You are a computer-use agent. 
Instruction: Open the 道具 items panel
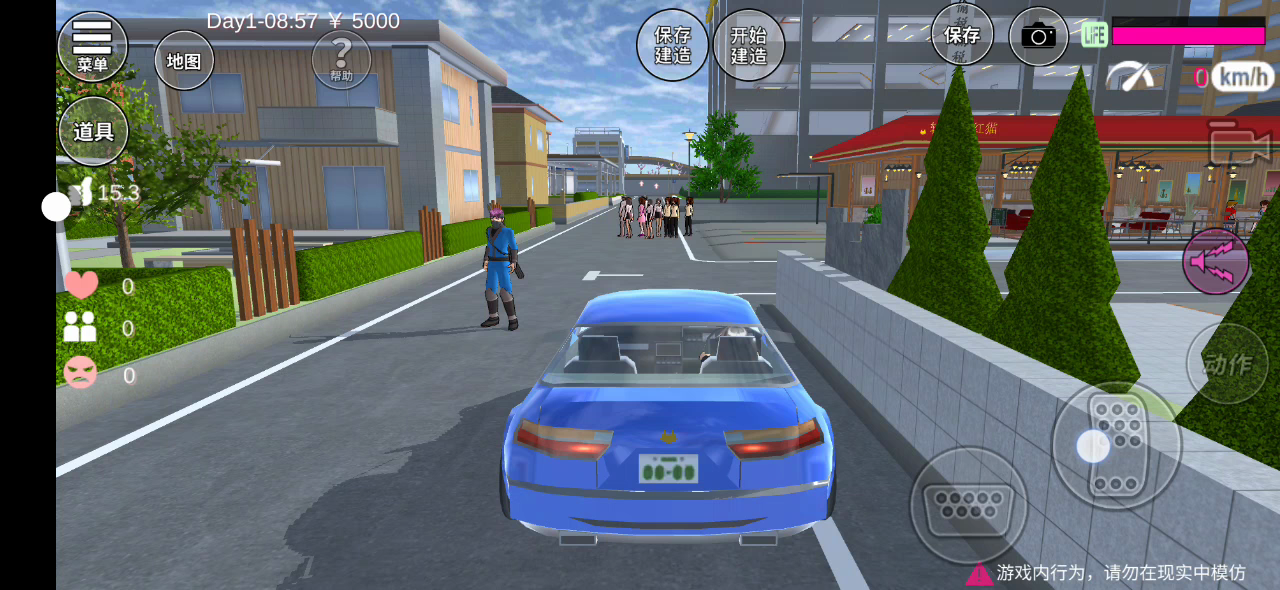pyautogui.click(x=93, y=131)
